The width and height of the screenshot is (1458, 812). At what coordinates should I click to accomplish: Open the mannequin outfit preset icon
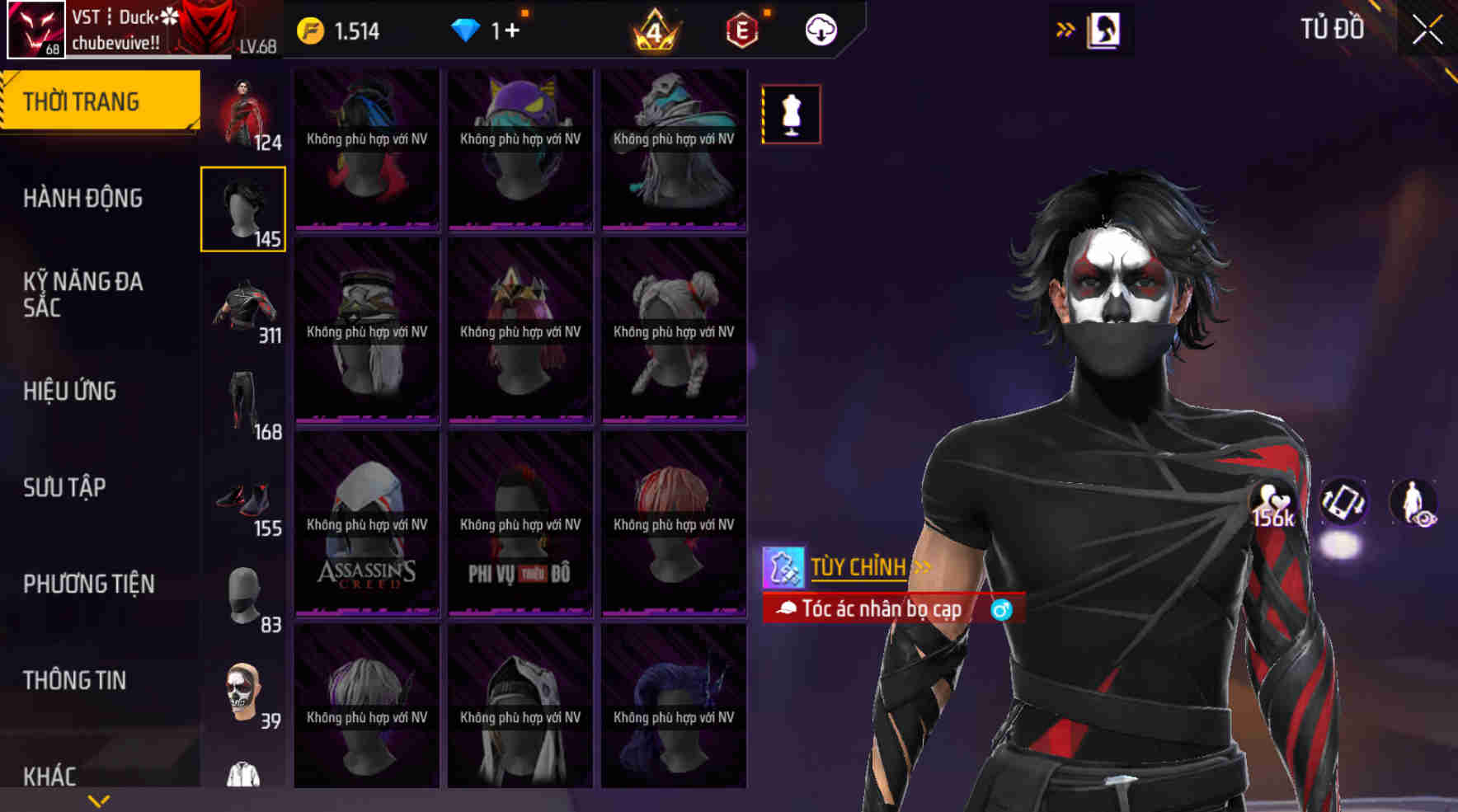[x=790, y=114]
